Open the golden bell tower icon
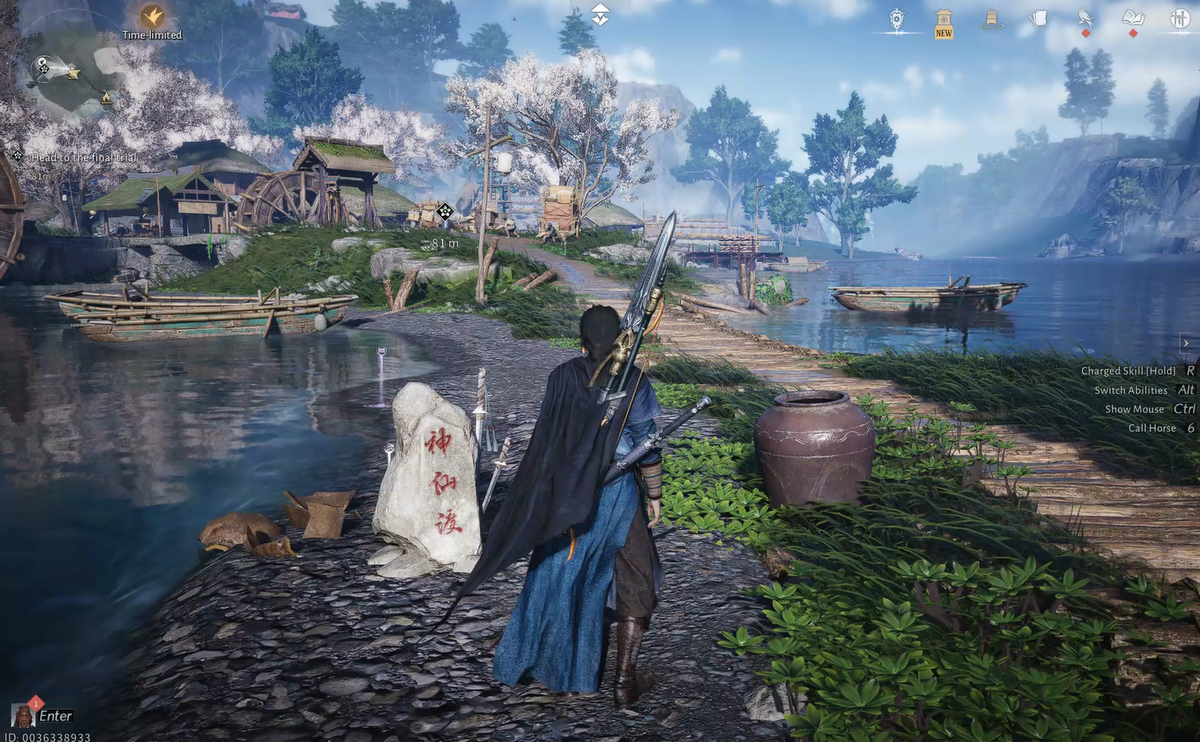The image size is (1200, 742). (x=991, y=19)
